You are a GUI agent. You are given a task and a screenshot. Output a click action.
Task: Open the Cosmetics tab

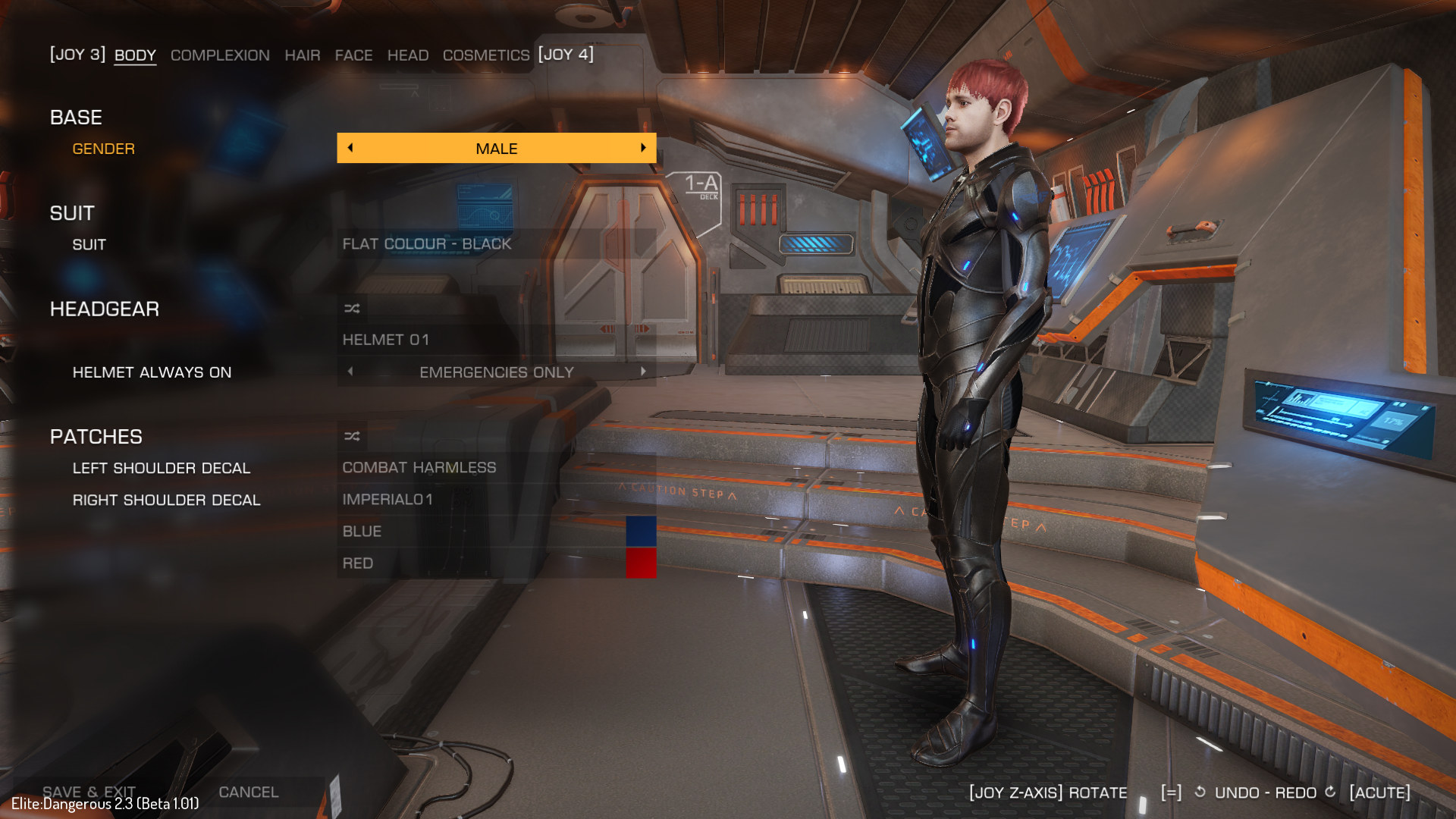486,55
